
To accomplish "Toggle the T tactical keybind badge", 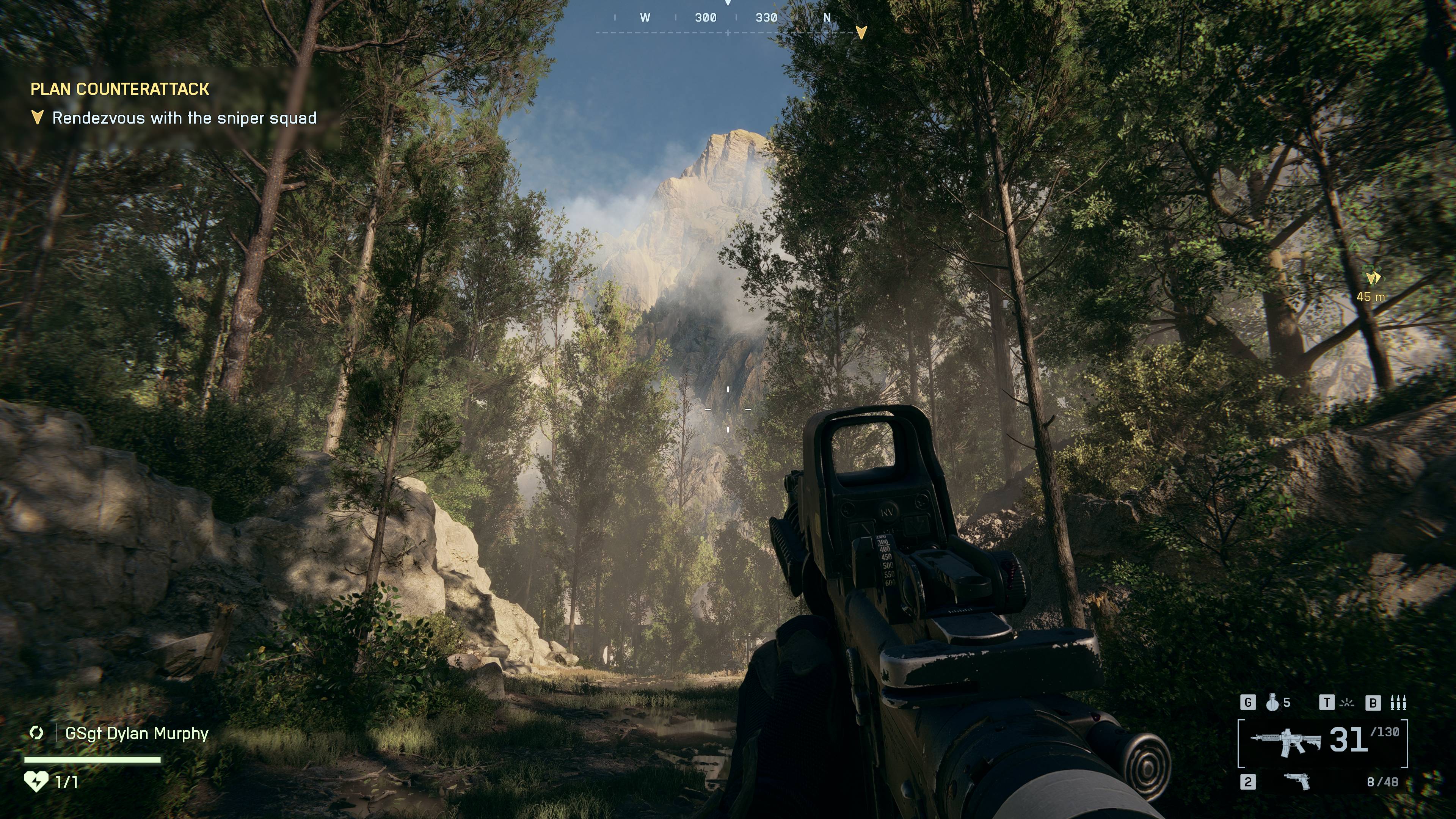I will coord(1327,703).
